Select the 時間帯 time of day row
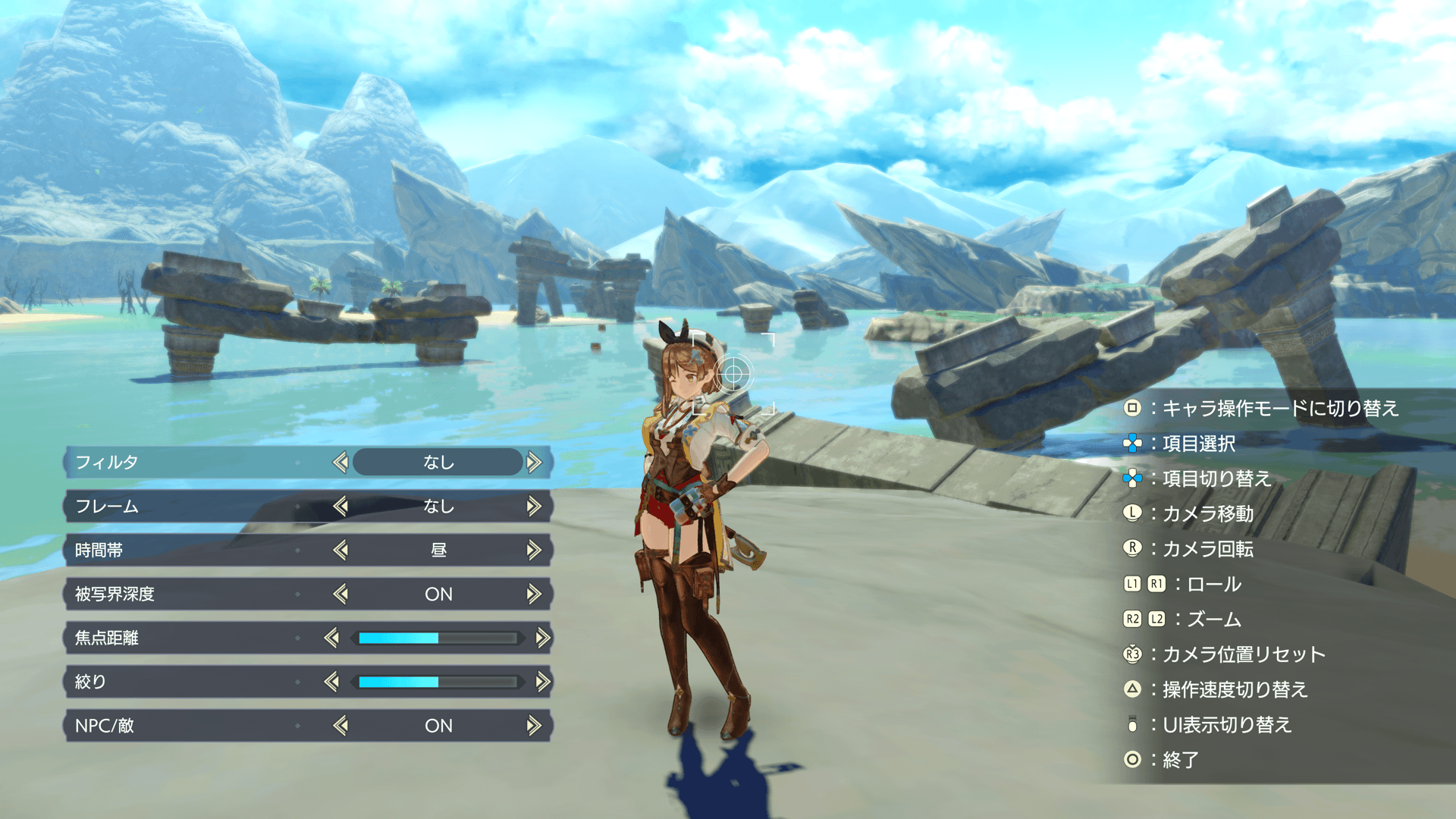This screenshot has width=1456, height=819. click(190, 550)
